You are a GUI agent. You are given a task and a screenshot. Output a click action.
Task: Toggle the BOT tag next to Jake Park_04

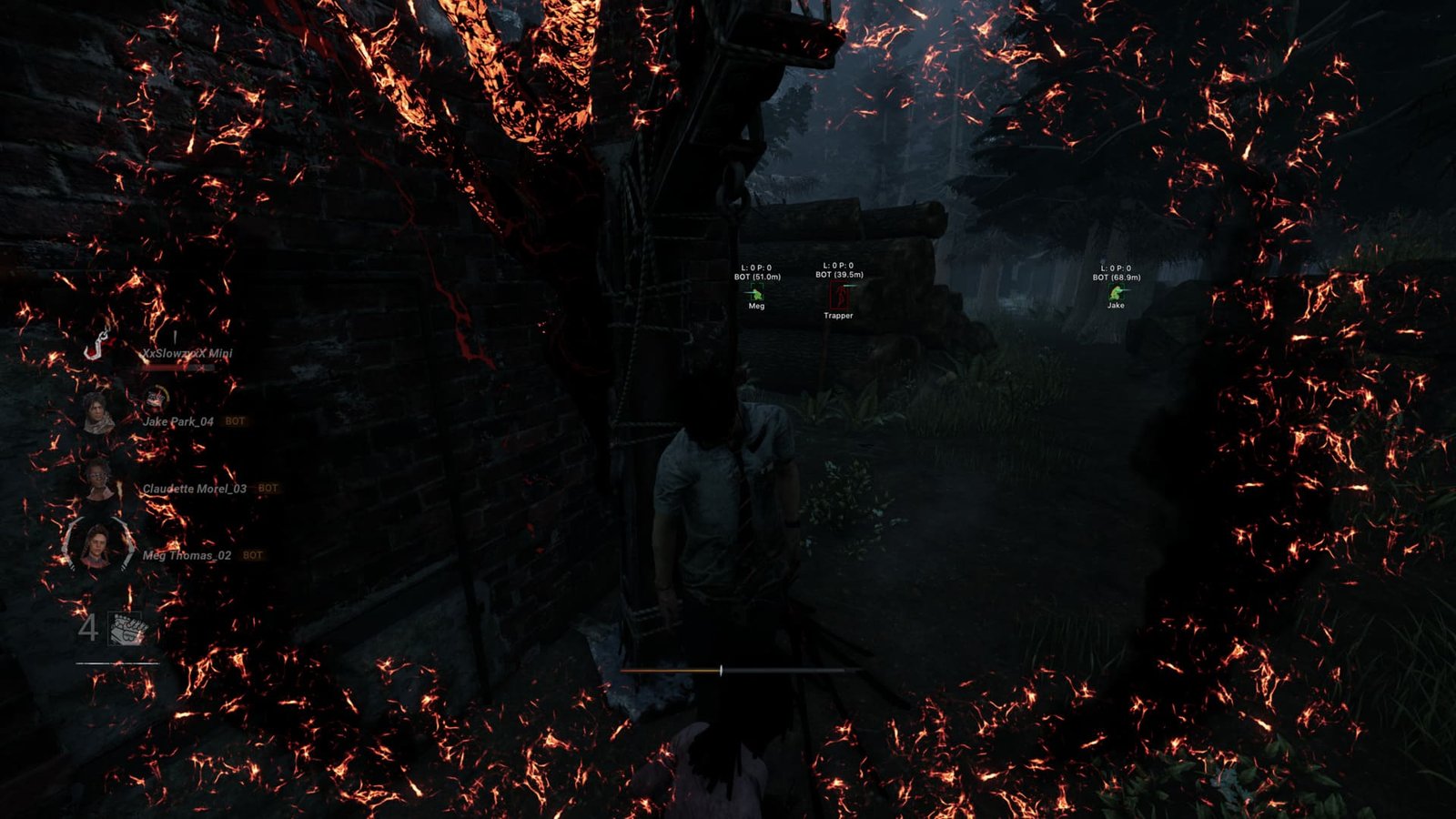point(235,420)
